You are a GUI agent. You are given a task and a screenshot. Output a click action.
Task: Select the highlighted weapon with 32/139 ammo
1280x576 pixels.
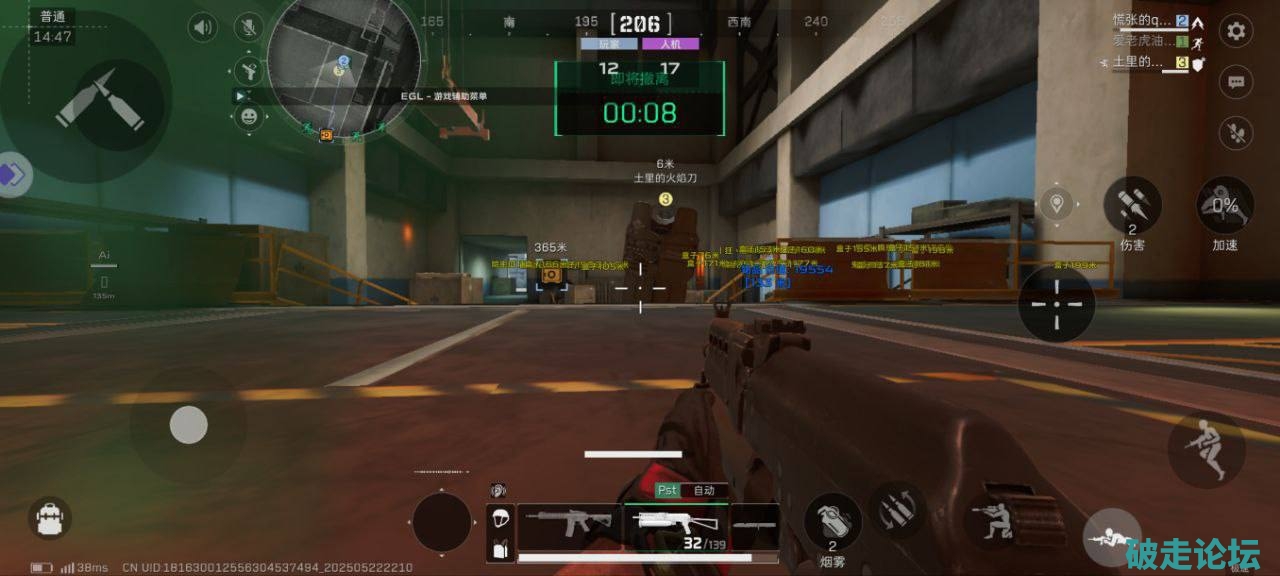[x=674, y=524]
